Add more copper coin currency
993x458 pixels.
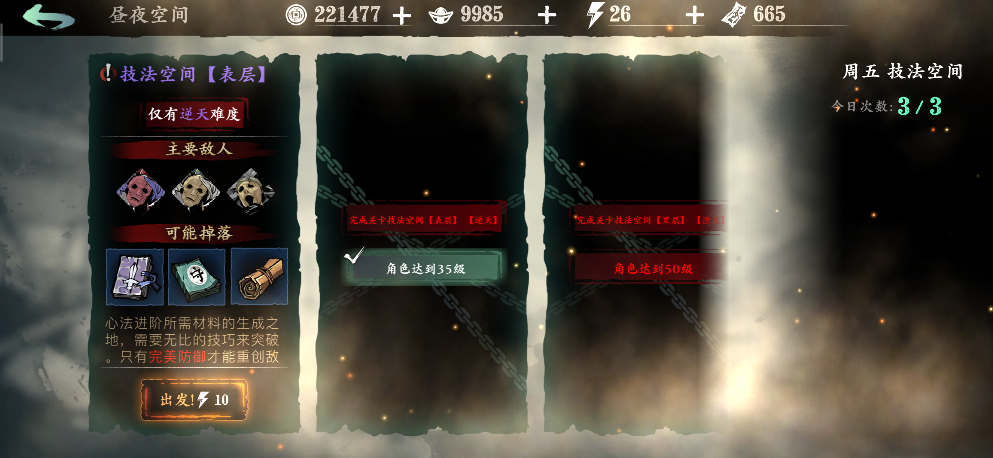[x=402, y=15]
